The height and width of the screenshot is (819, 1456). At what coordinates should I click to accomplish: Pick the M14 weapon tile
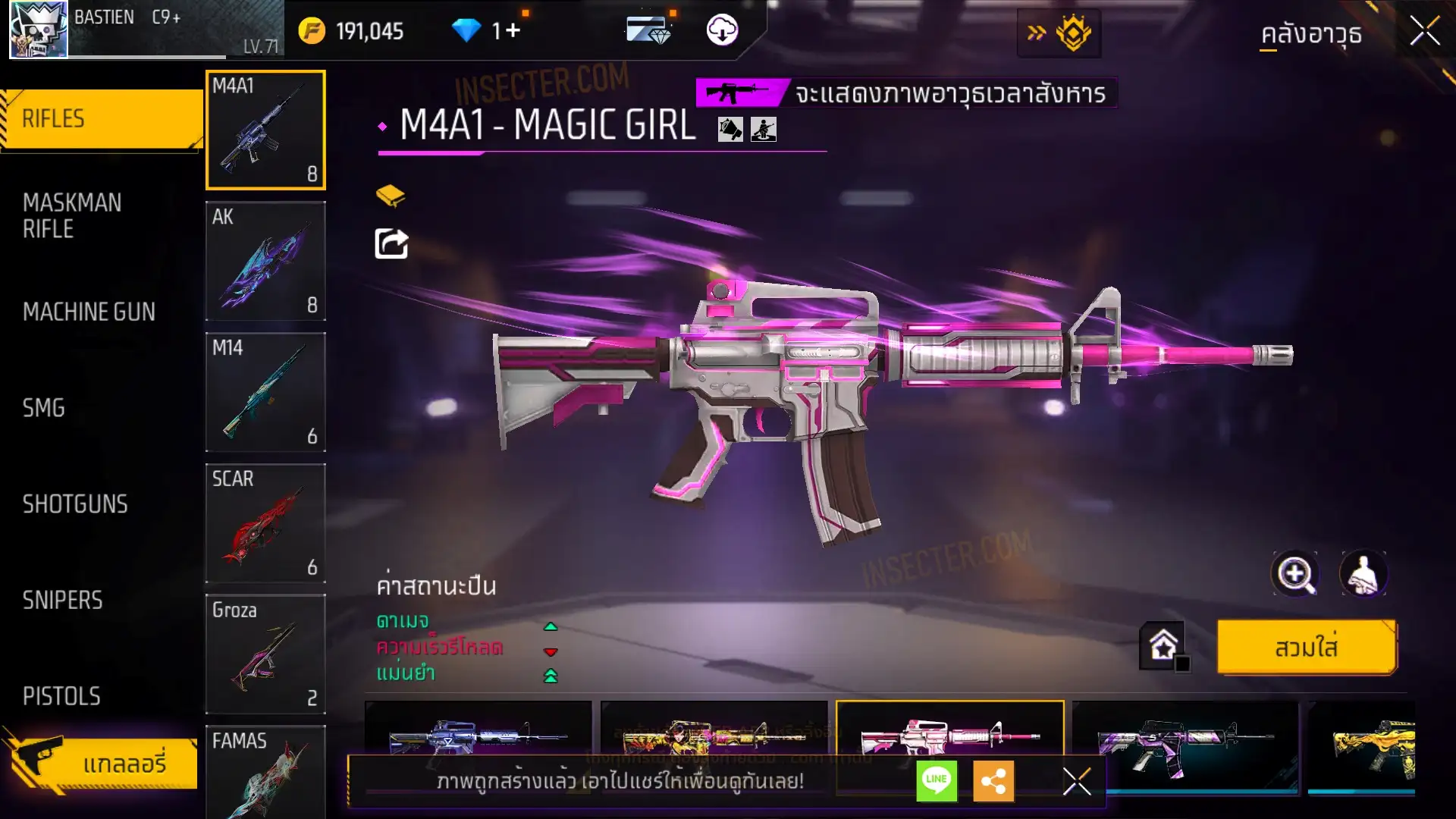click(x=265, y=392)
